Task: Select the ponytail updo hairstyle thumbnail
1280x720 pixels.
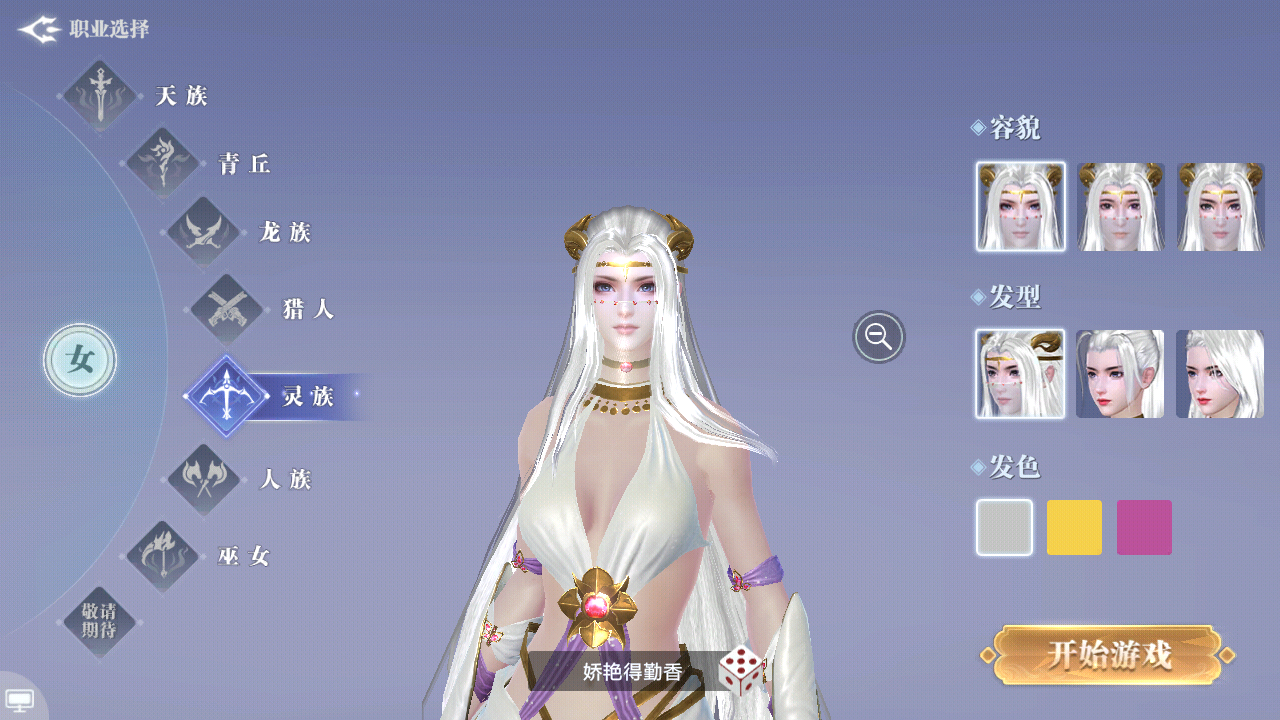Action: (x=1120, y=374)
